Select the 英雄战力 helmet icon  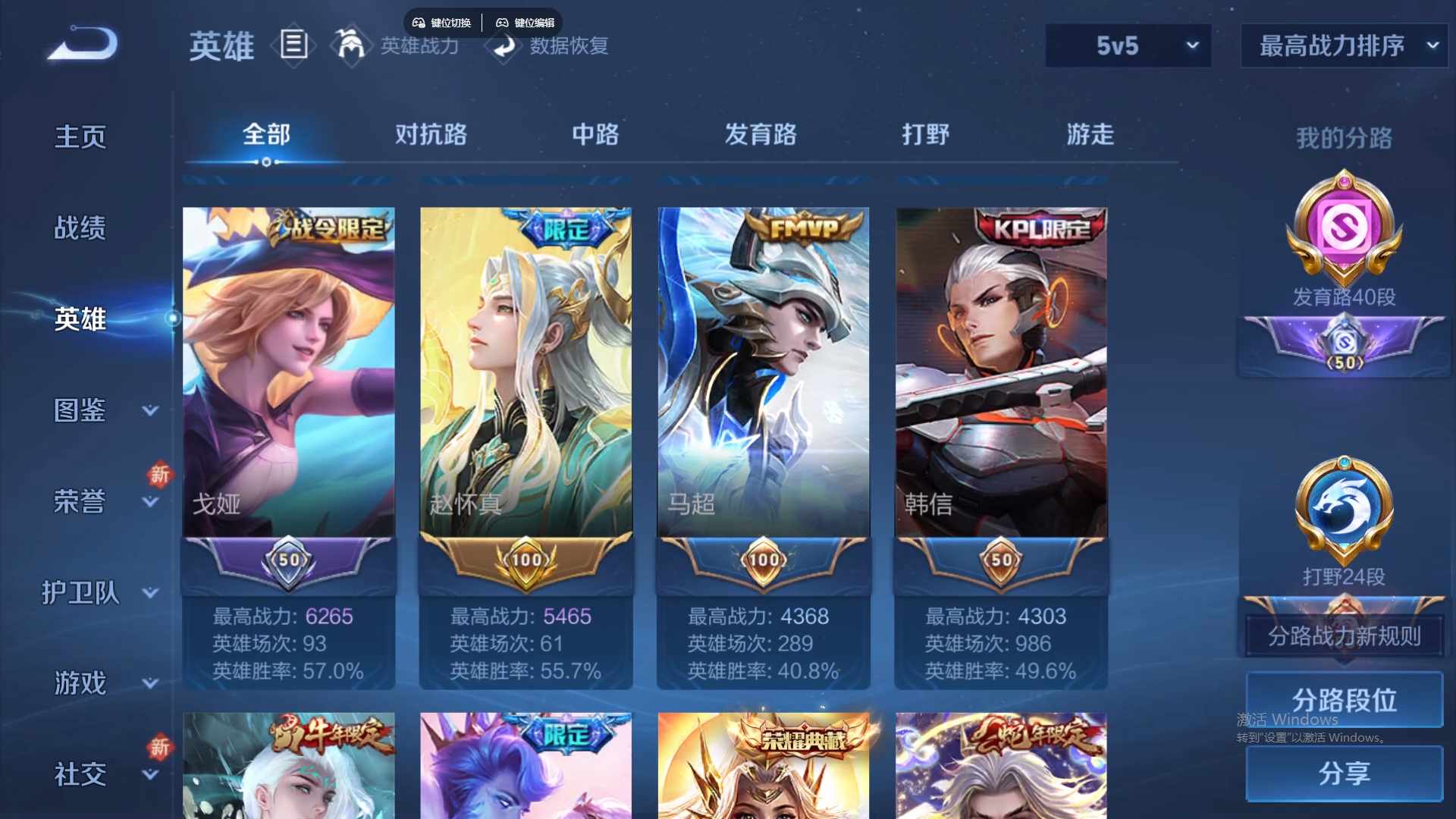352,45
